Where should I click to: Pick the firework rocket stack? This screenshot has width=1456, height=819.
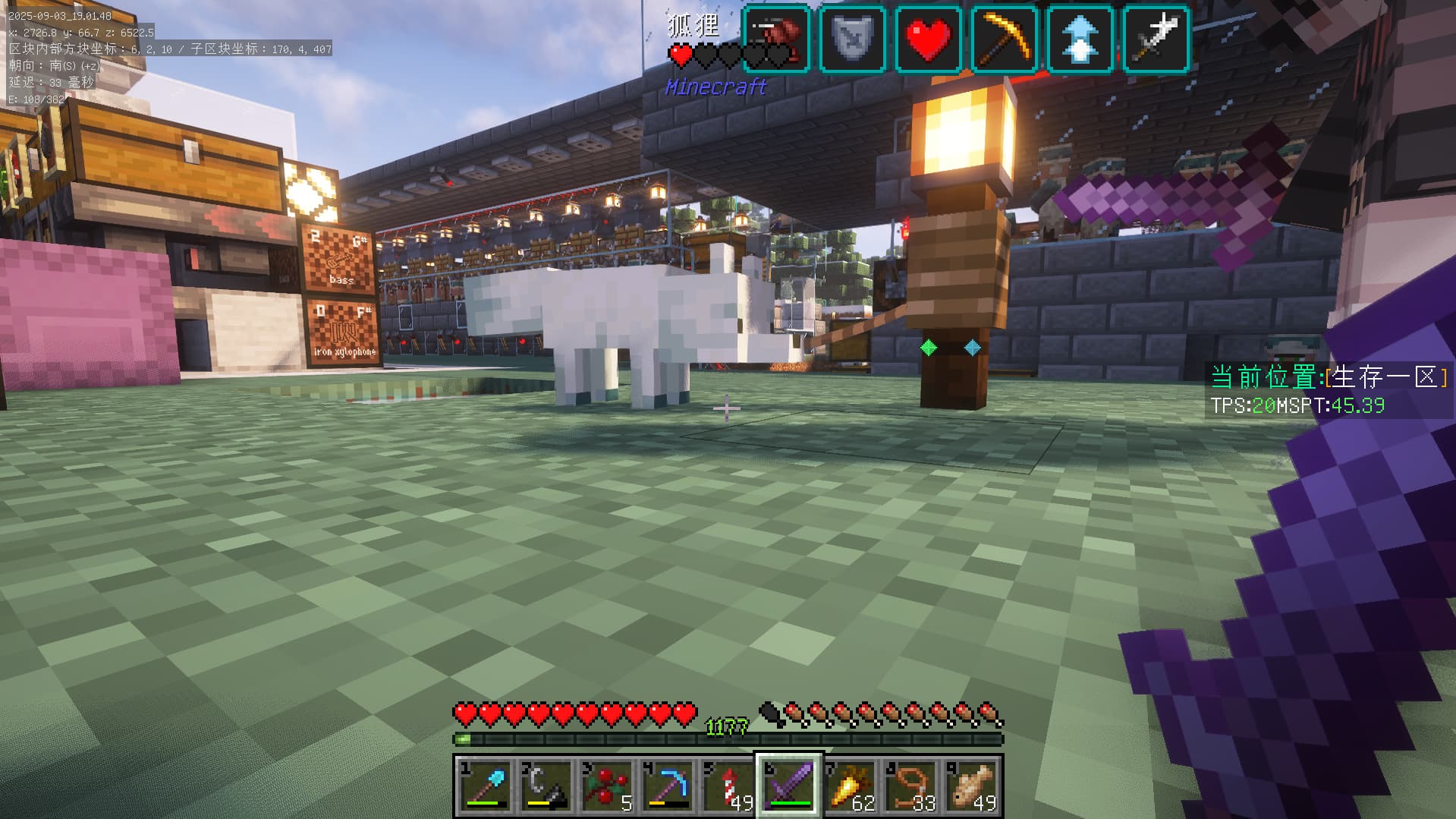point(728,786)
